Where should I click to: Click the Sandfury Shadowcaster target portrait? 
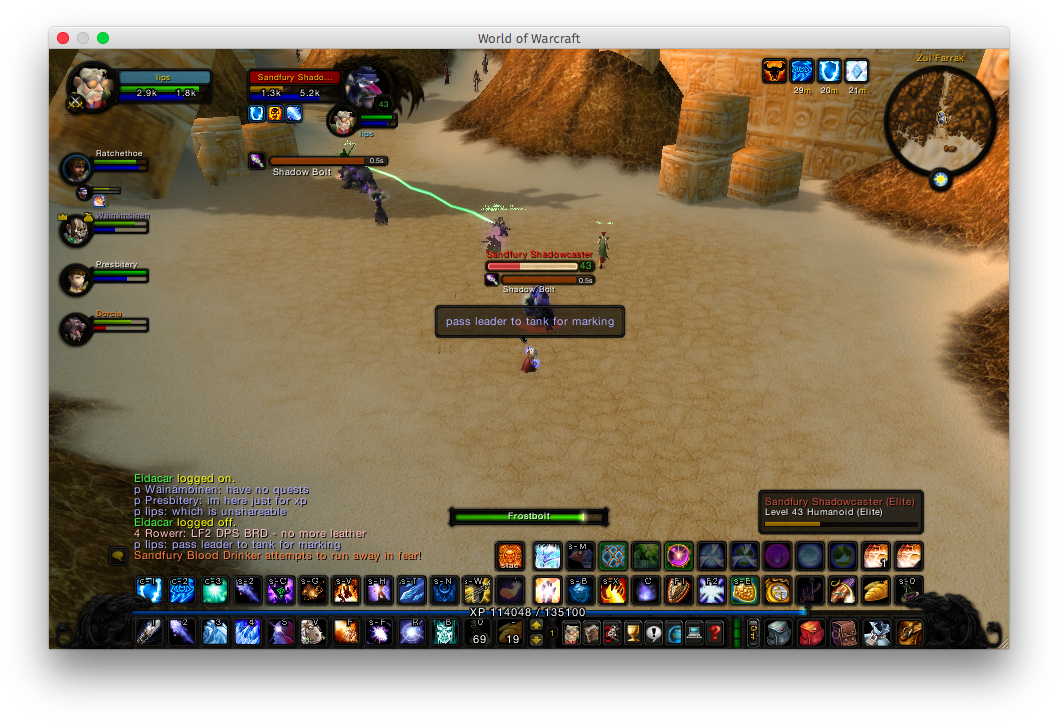(368, 88)
